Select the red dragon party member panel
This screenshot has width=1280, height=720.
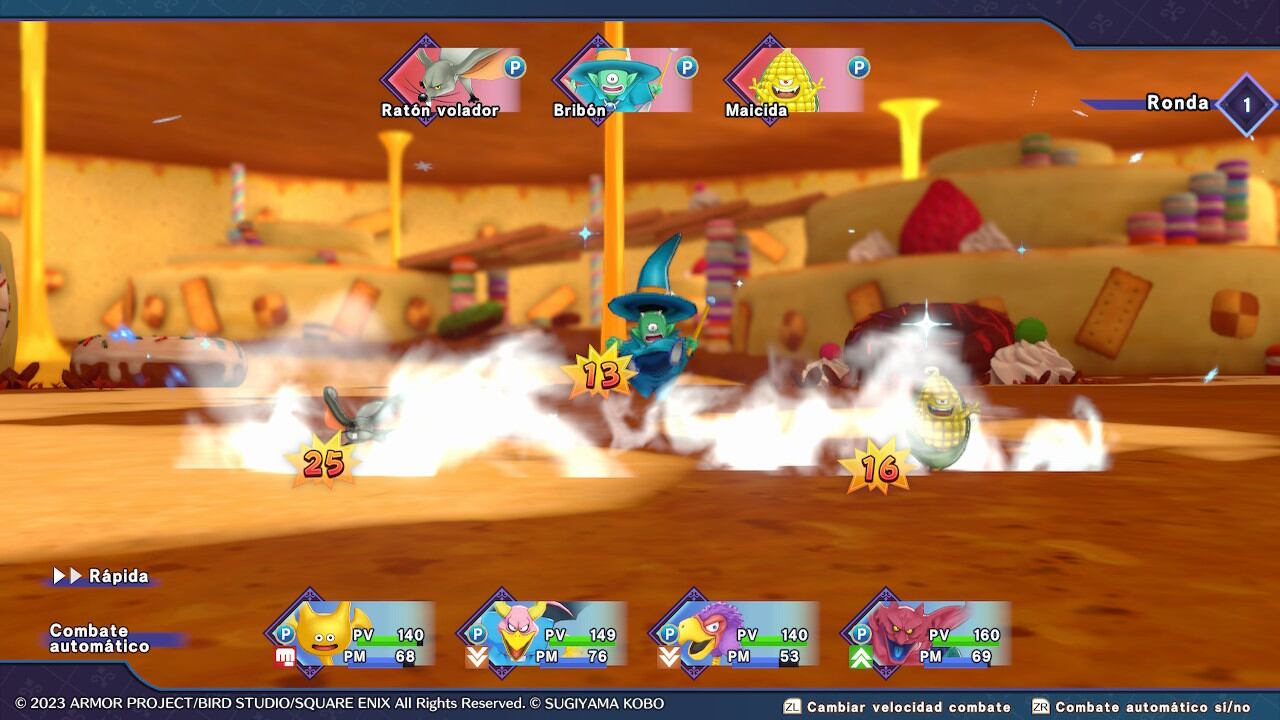pyautogui.click(x=928, y=634)
